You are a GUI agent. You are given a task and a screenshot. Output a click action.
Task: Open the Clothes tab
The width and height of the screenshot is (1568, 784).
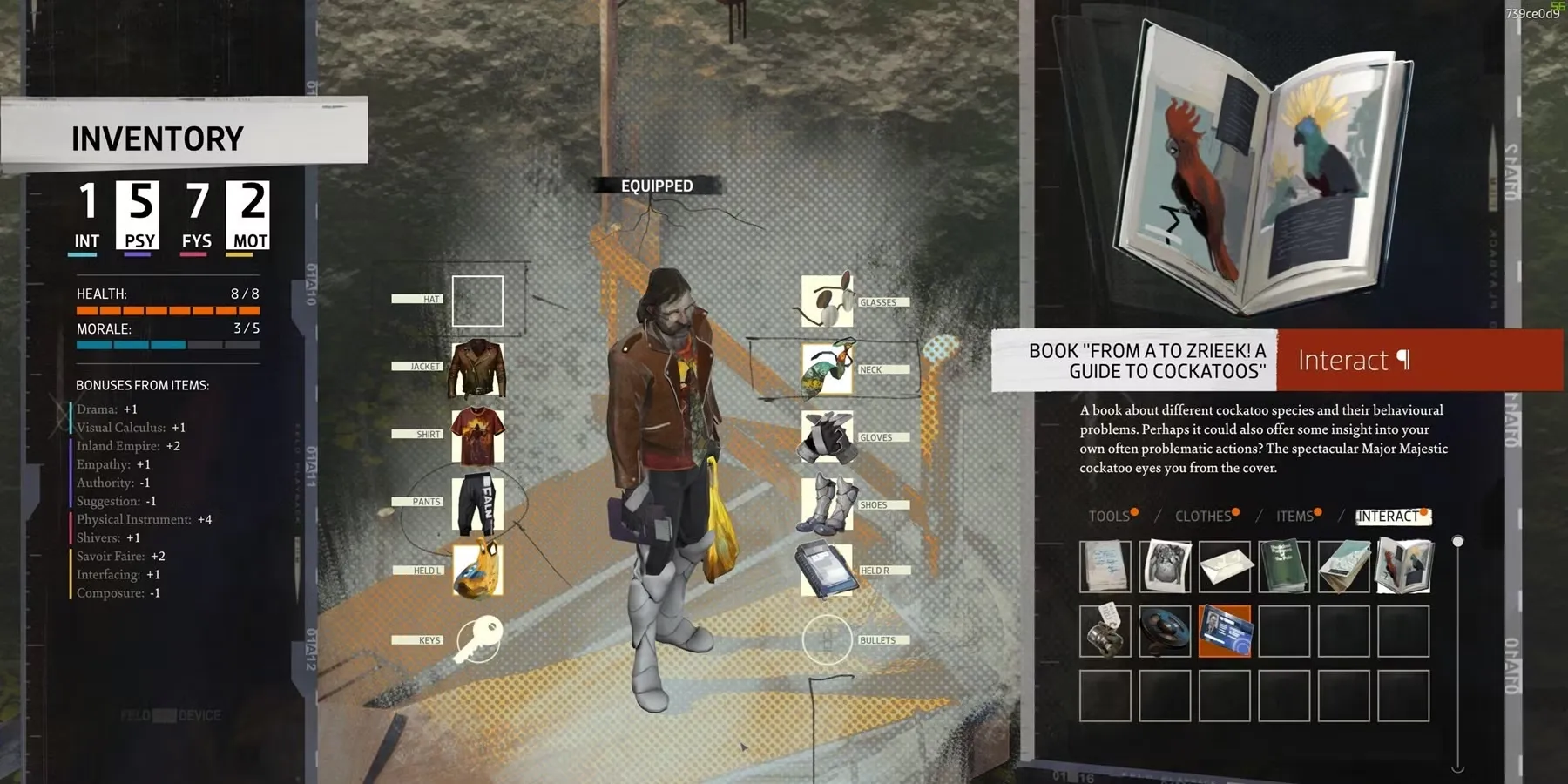[x=1203, y=517]
